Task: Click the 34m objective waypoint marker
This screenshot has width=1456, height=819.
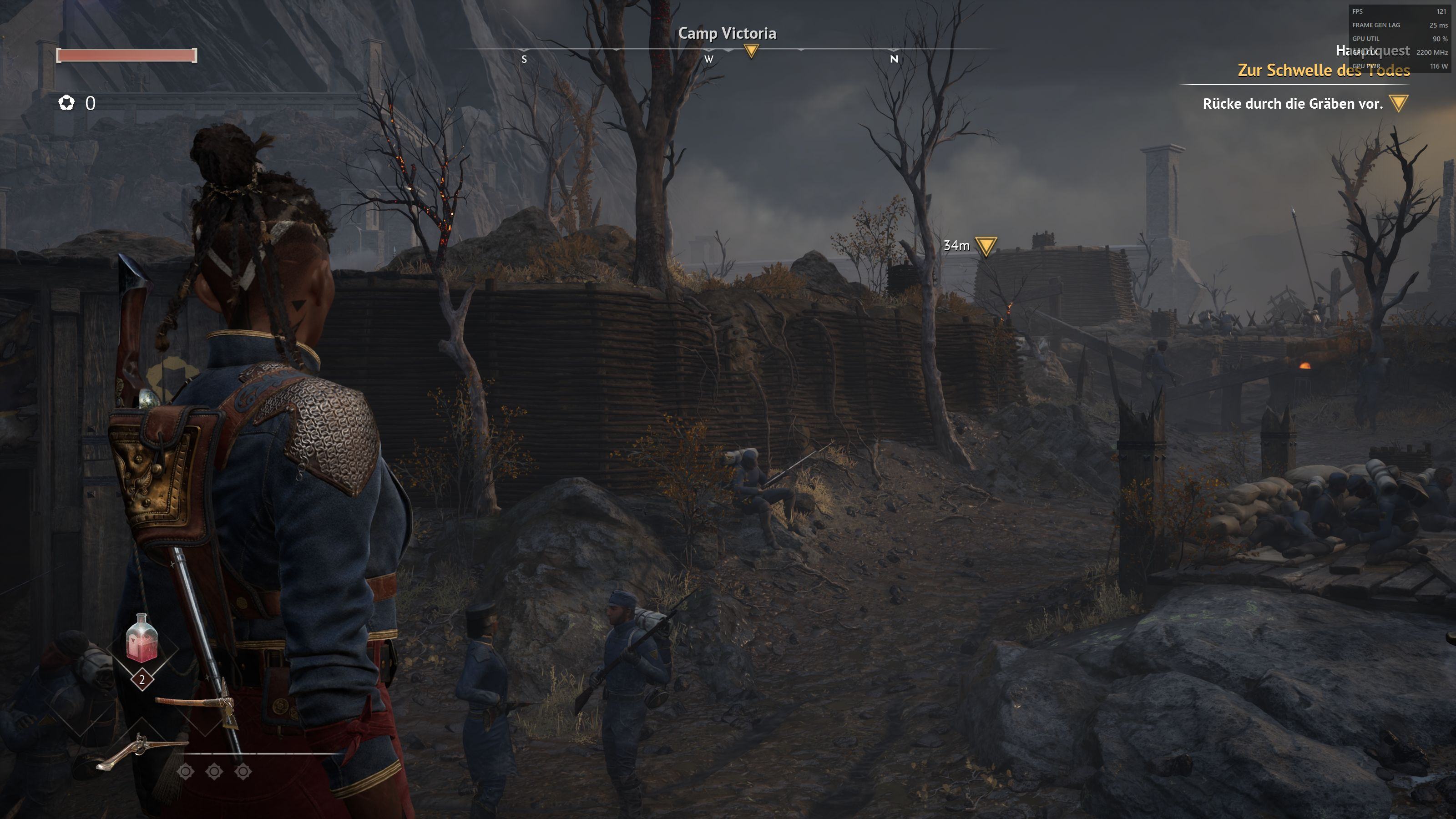Action: coord(986,247)
